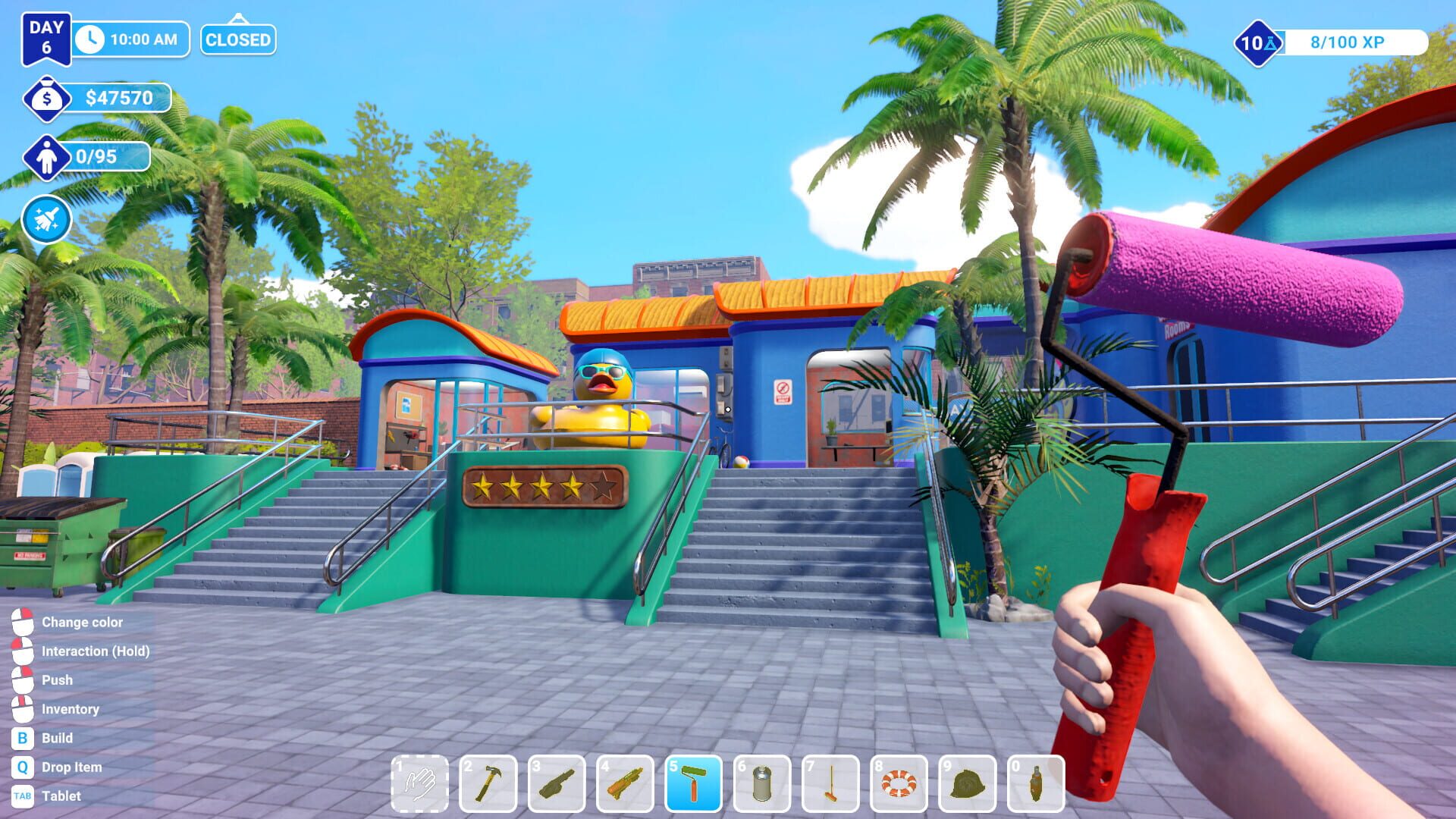The height and width of the screenshot is (819, 1456).
Task: Click the clock showing 10:00 AM
Action: coord(129,39)
